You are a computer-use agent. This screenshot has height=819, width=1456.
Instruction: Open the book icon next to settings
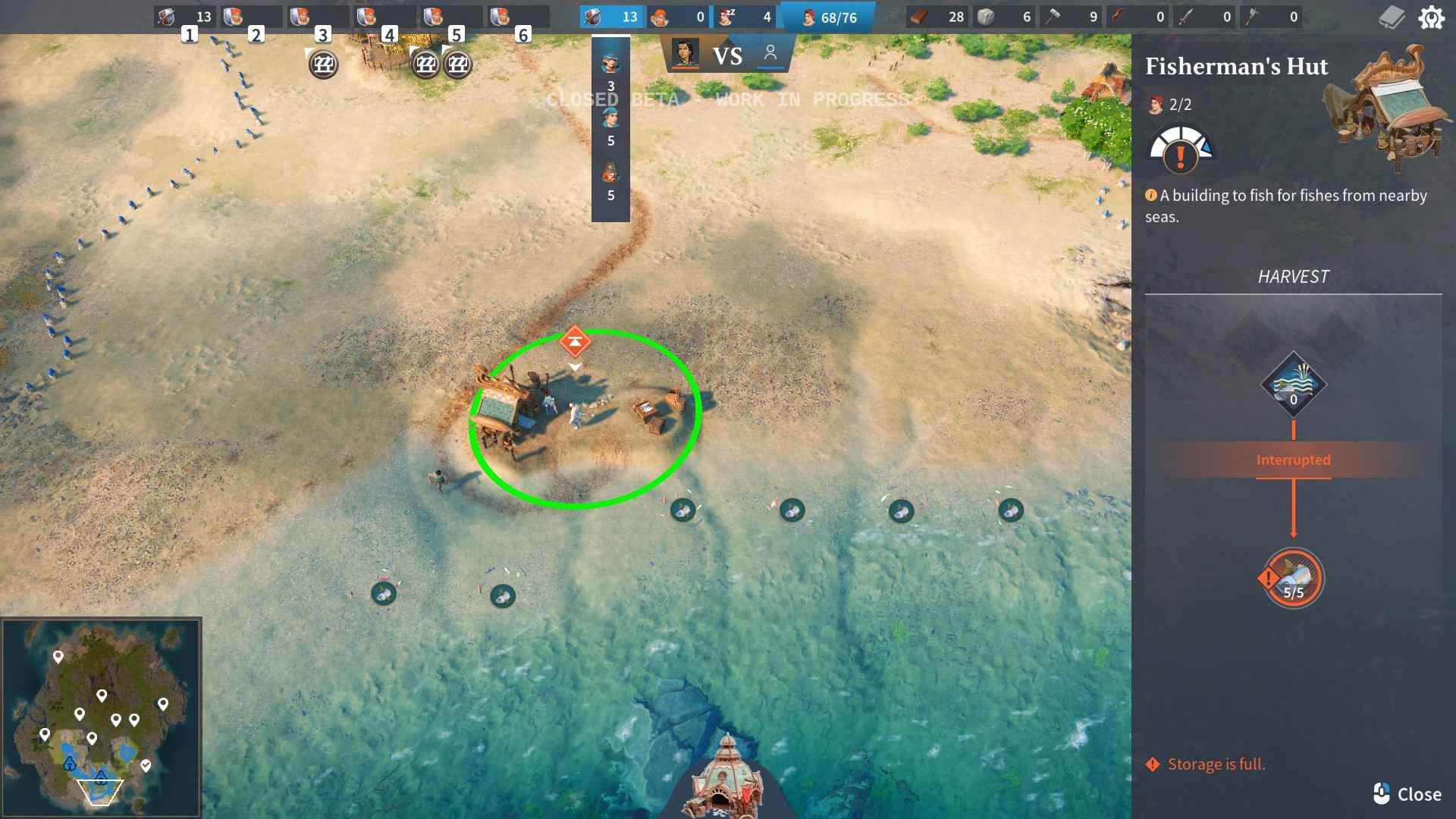[x=1391, y=17]
